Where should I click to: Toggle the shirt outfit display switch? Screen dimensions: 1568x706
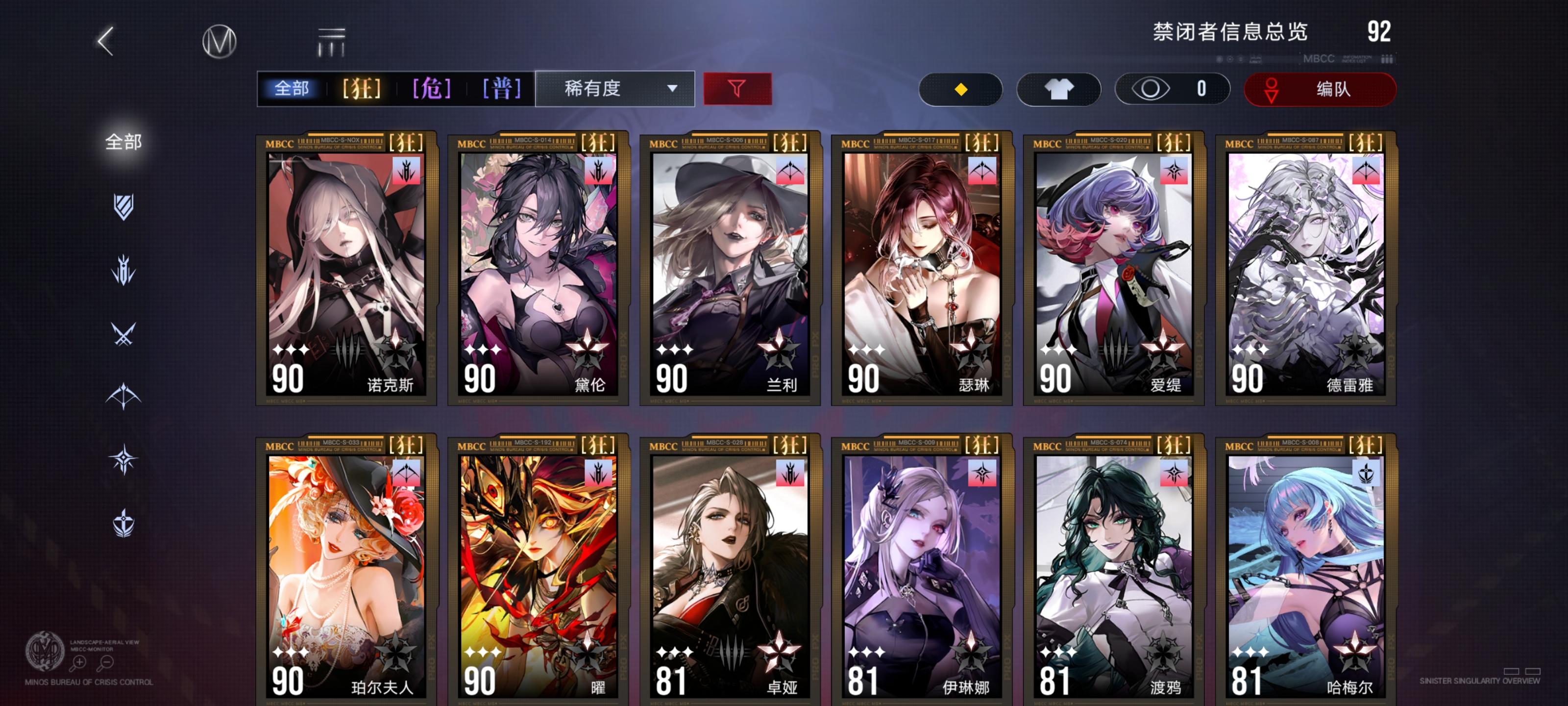coord(1058,89)
